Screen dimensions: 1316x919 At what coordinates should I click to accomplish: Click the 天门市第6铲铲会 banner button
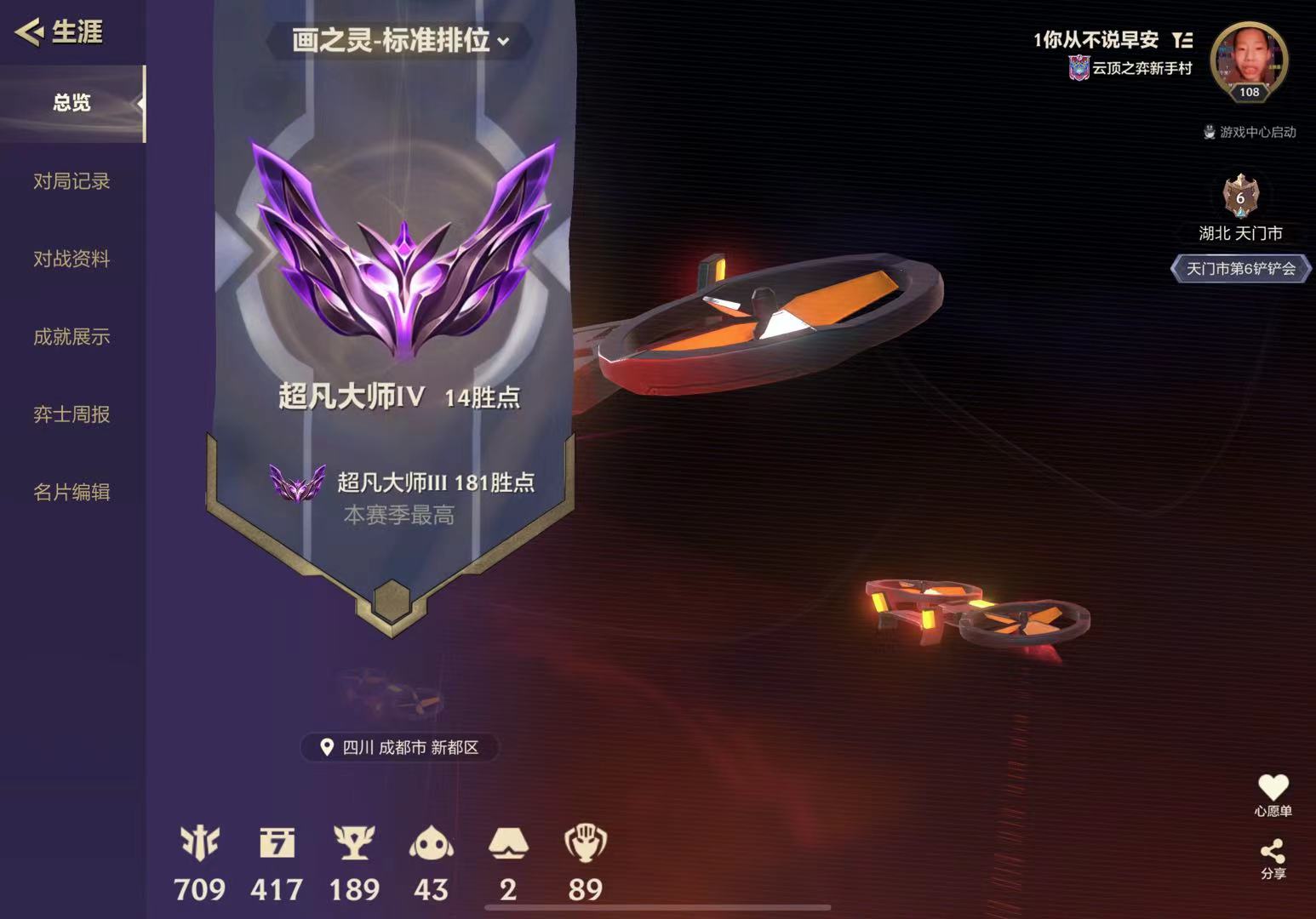[1239, 270]
